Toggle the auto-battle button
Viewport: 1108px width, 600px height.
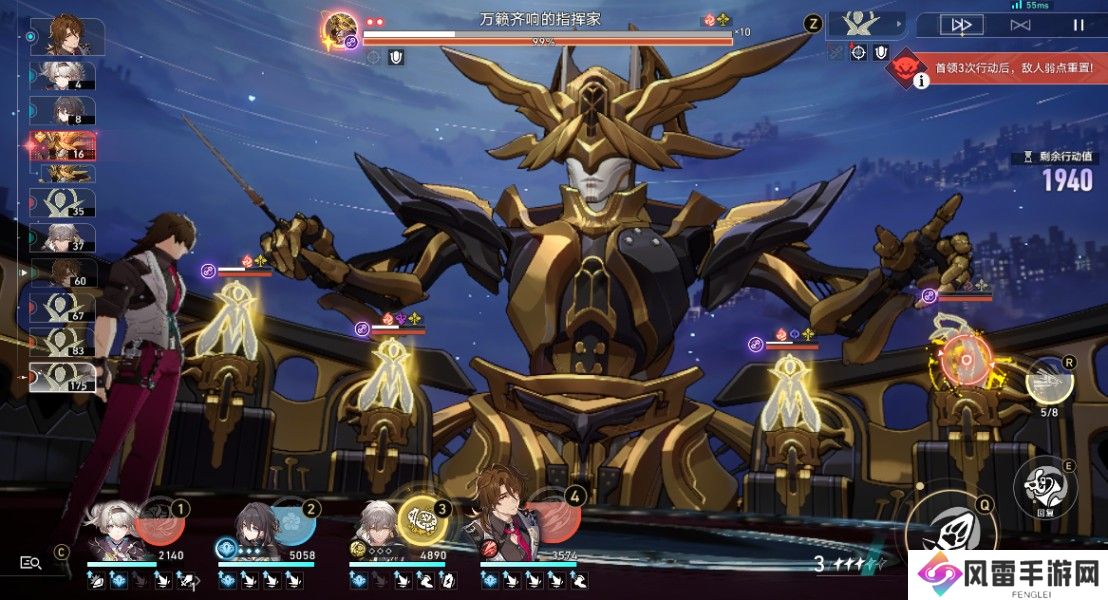(x=1020, y=24)
